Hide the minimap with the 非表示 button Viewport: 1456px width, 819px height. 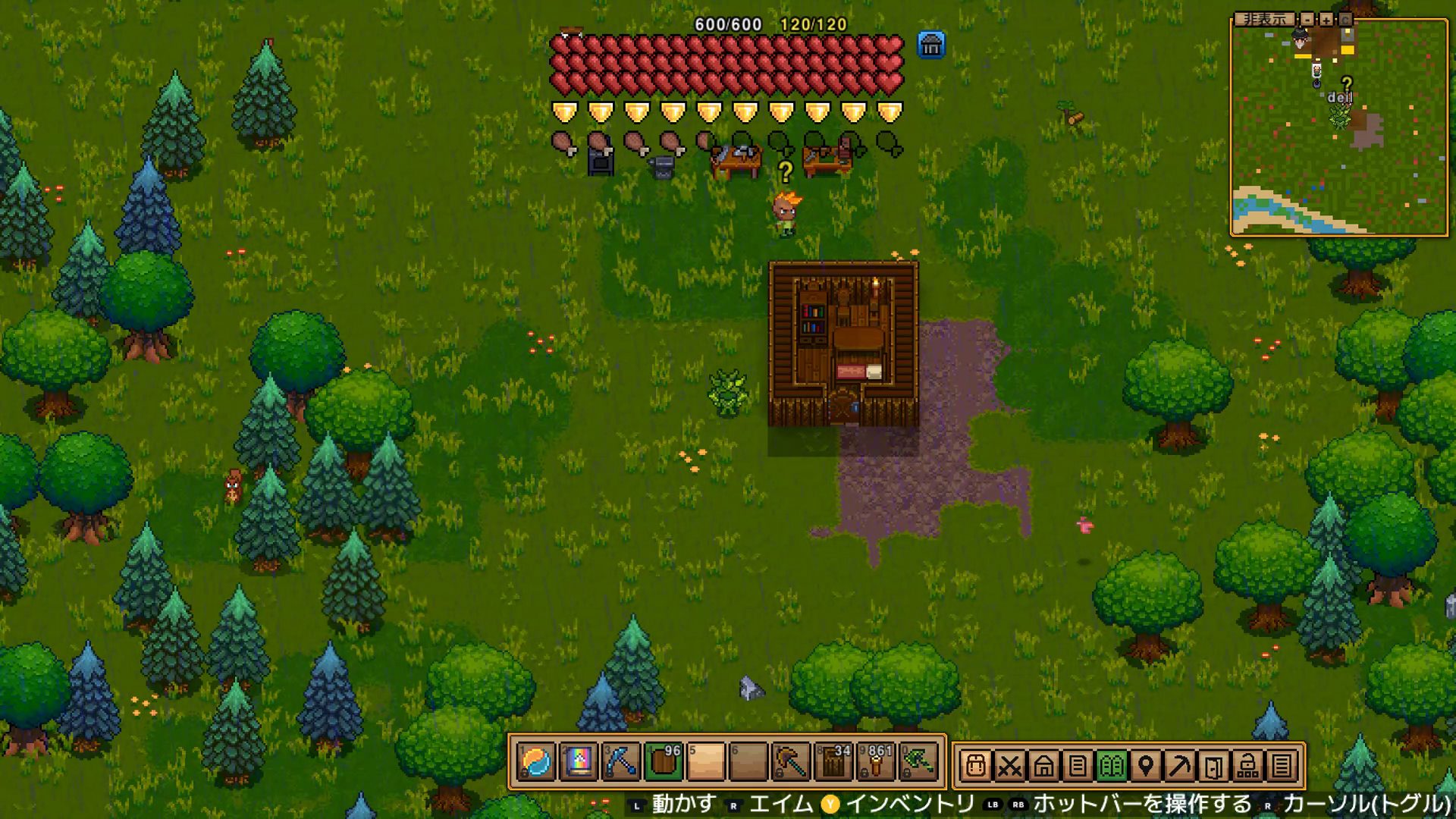point(1264,20)
